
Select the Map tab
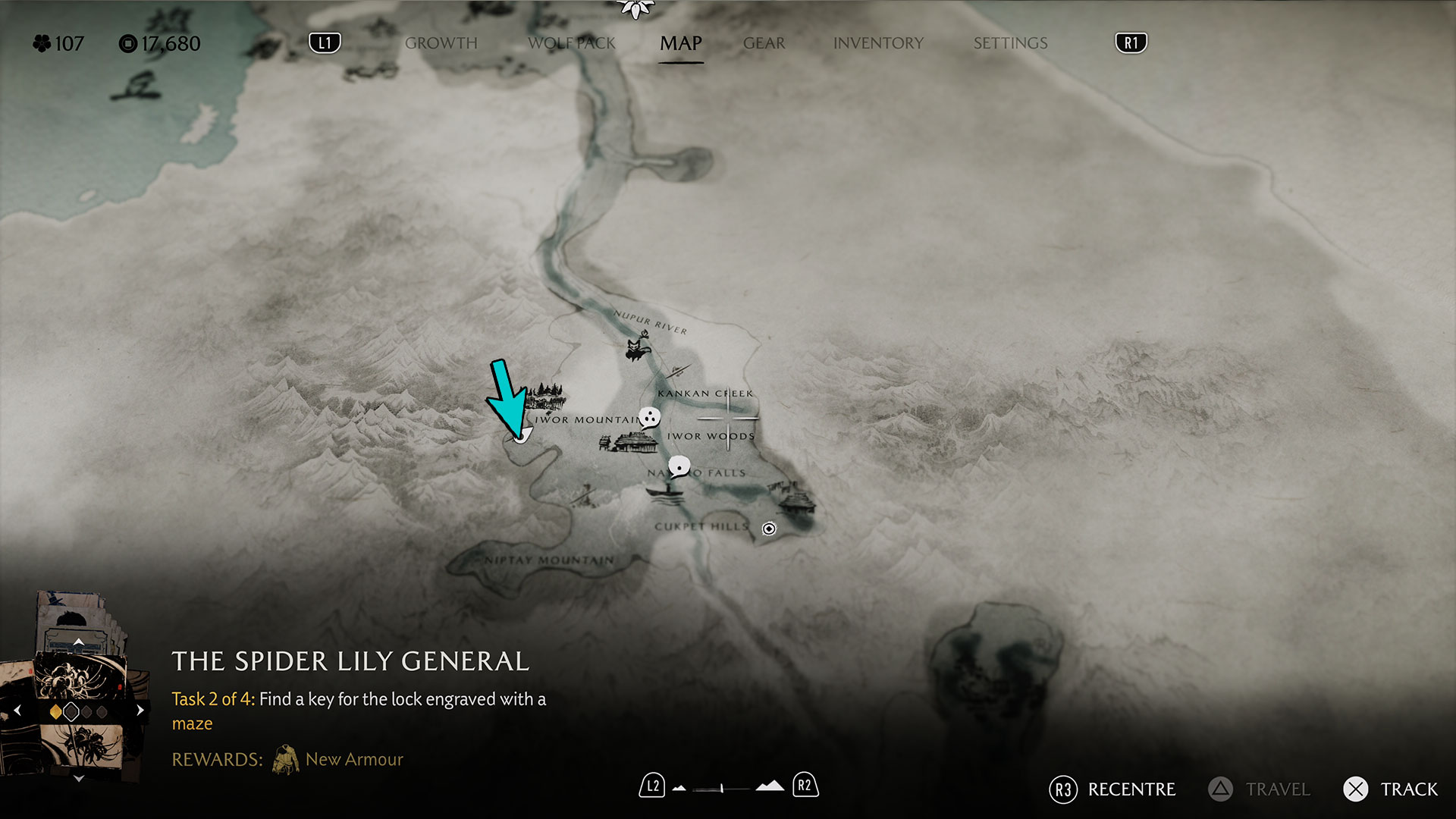click(680, 43)
